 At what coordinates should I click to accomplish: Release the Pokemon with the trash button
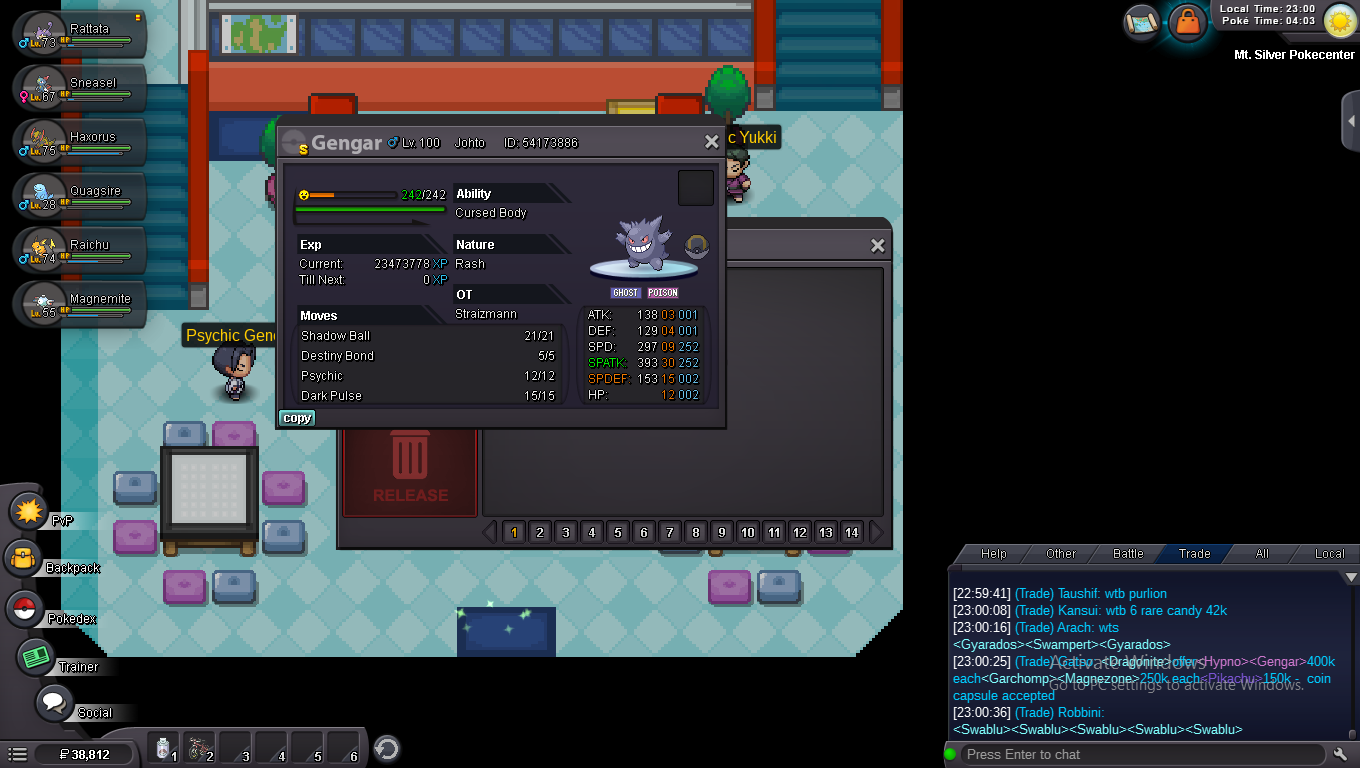click(x=410, y=470)
